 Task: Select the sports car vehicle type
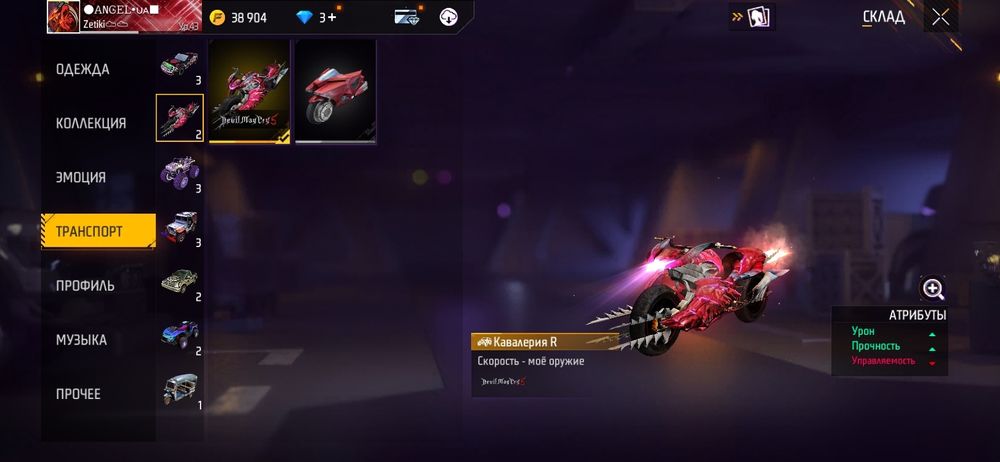click(x=180, y=65)
